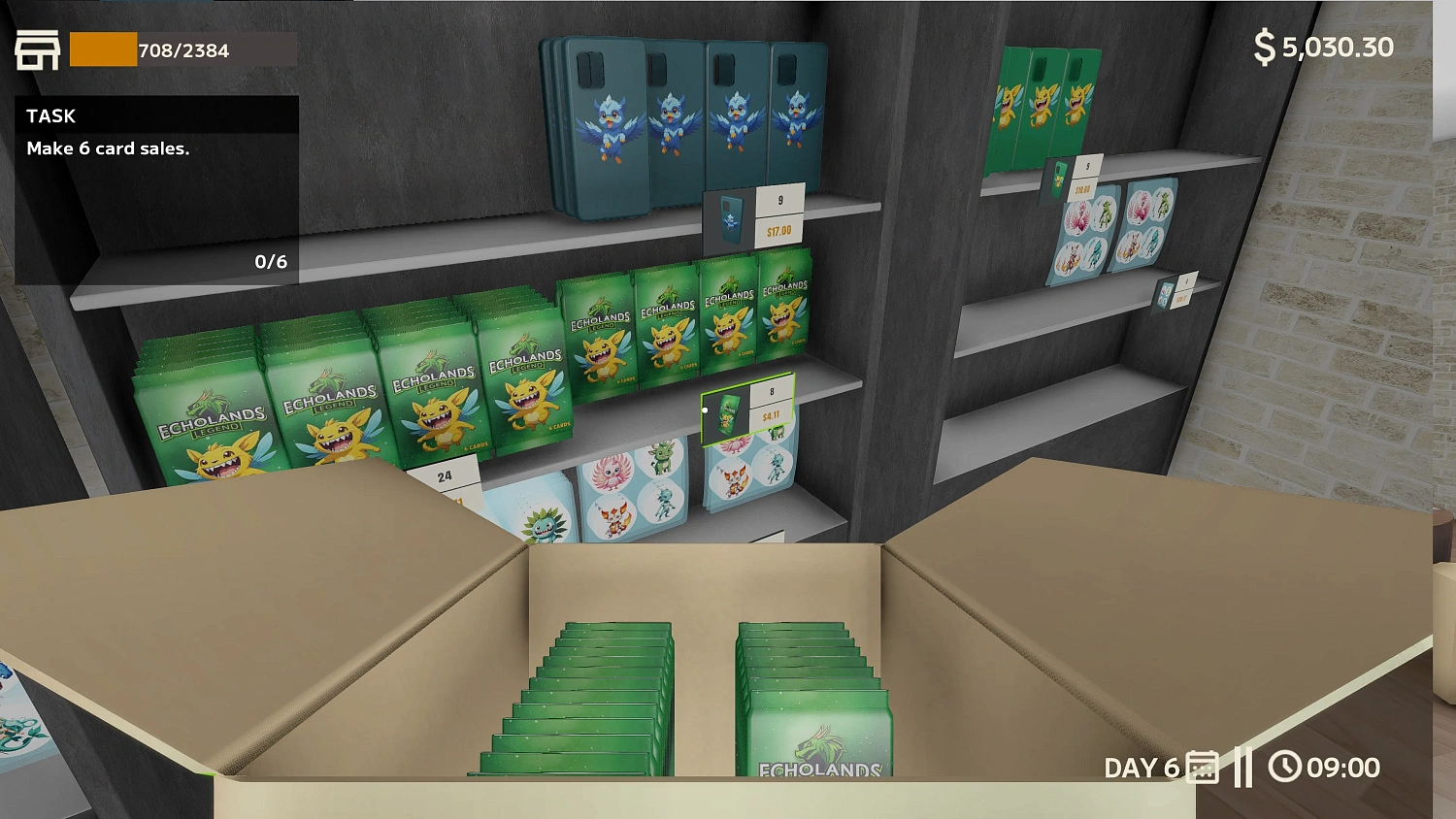Click the dollar sign by the money total
The width and height of the screenshot is (1456, 819).
1264,46
